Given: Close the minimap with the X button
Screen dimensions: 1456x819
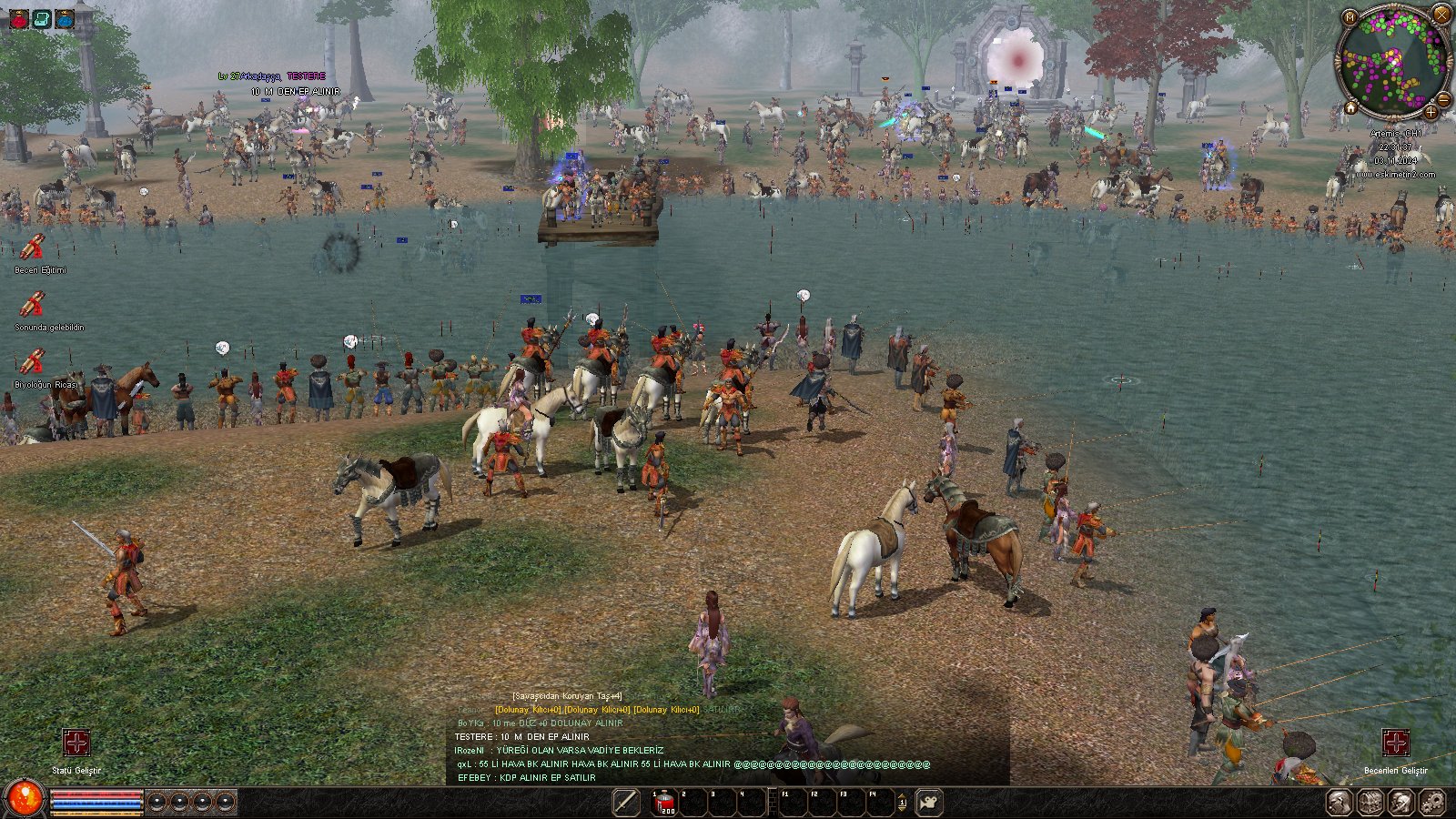Looking at the screenshot, I should point(1441,13).
